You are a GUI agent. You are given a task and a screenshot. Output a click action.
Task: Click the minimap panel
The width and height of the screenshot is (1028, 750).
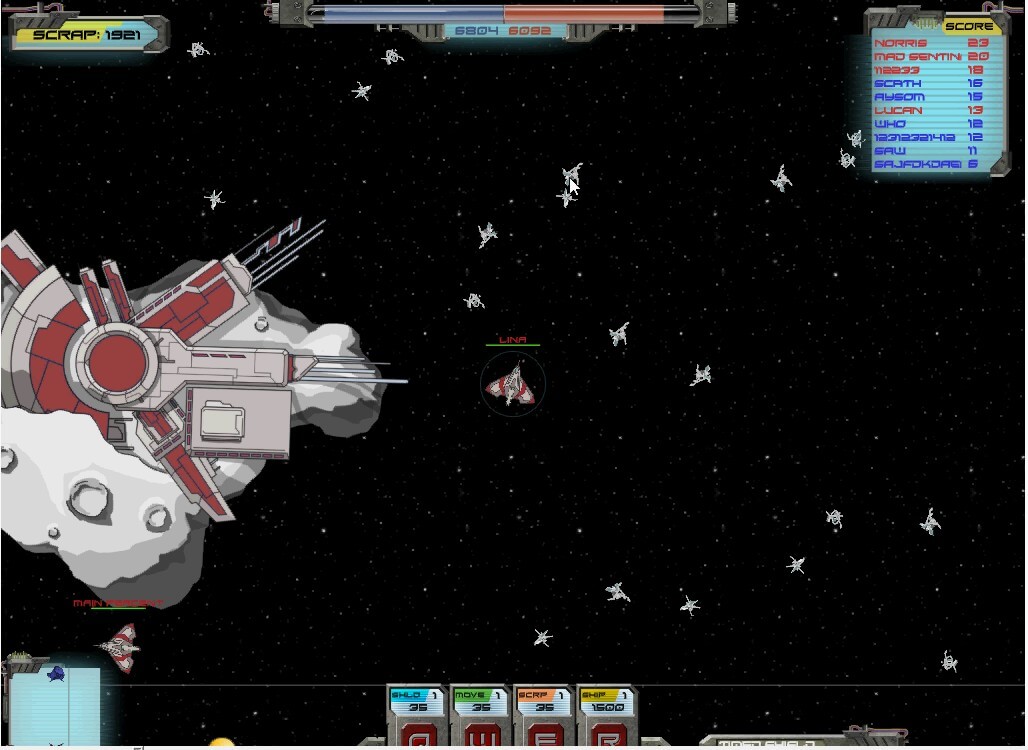(x=56, y=706)
